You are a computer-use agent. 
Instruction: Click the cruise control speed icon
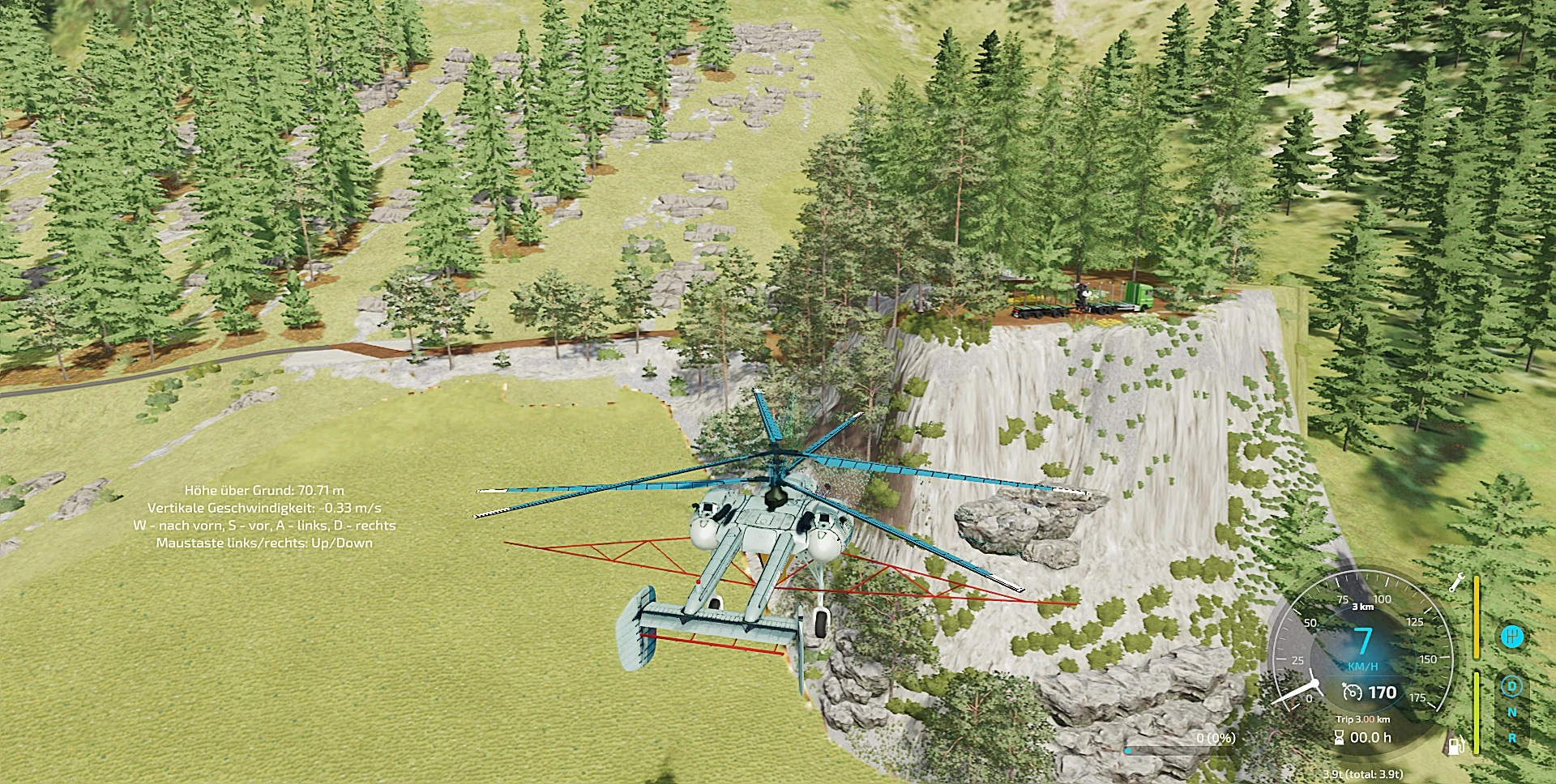pos(1352,692)
